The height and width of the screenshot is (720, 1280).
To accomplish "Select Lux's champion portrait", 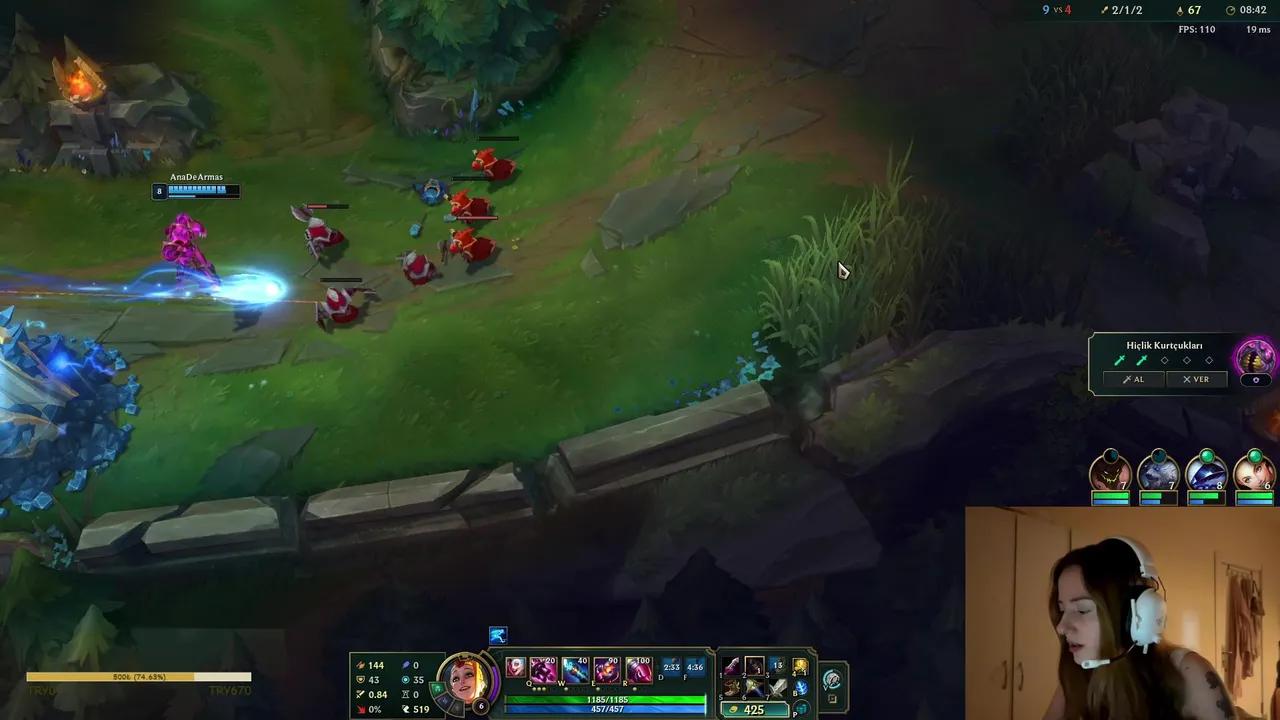I will pos(465,680).
